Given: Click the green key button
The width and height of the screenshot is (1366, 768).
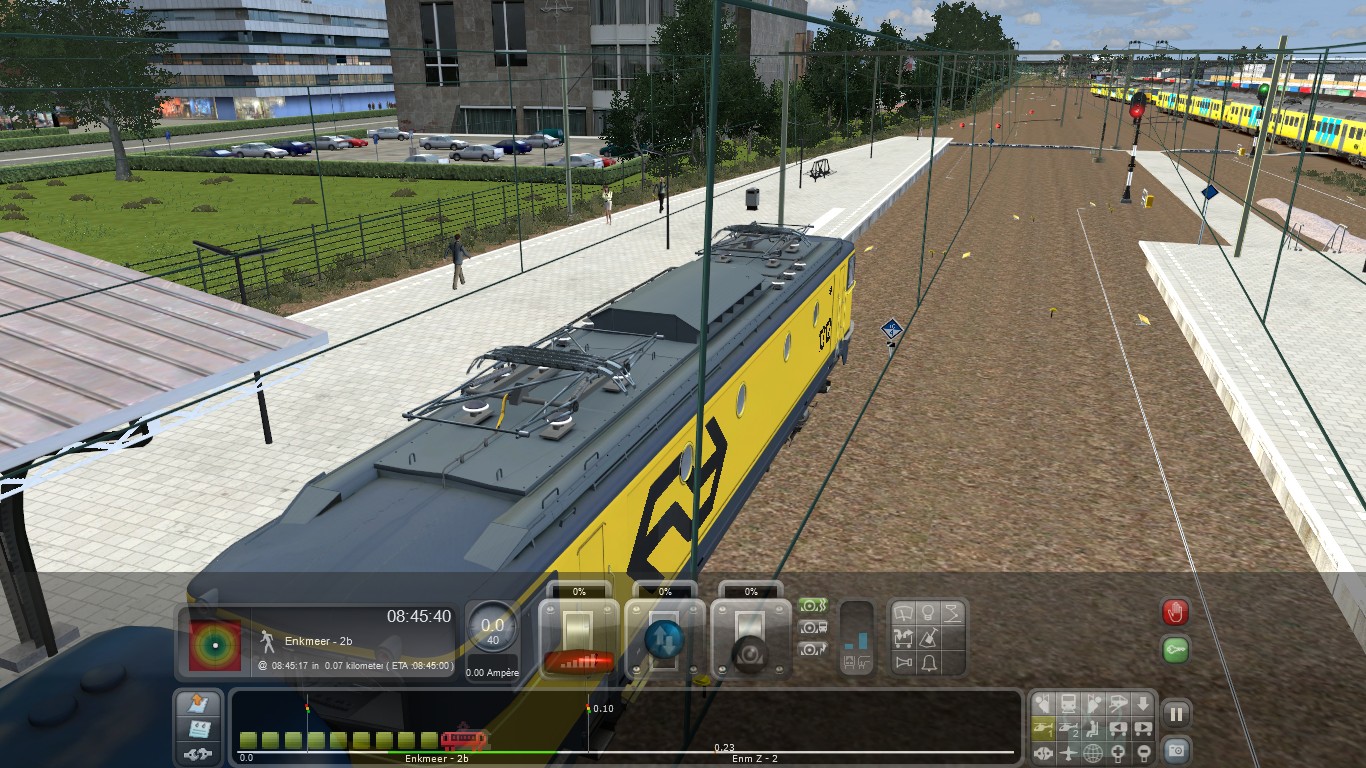Looking at the screenshot, I should point(1175,650).
